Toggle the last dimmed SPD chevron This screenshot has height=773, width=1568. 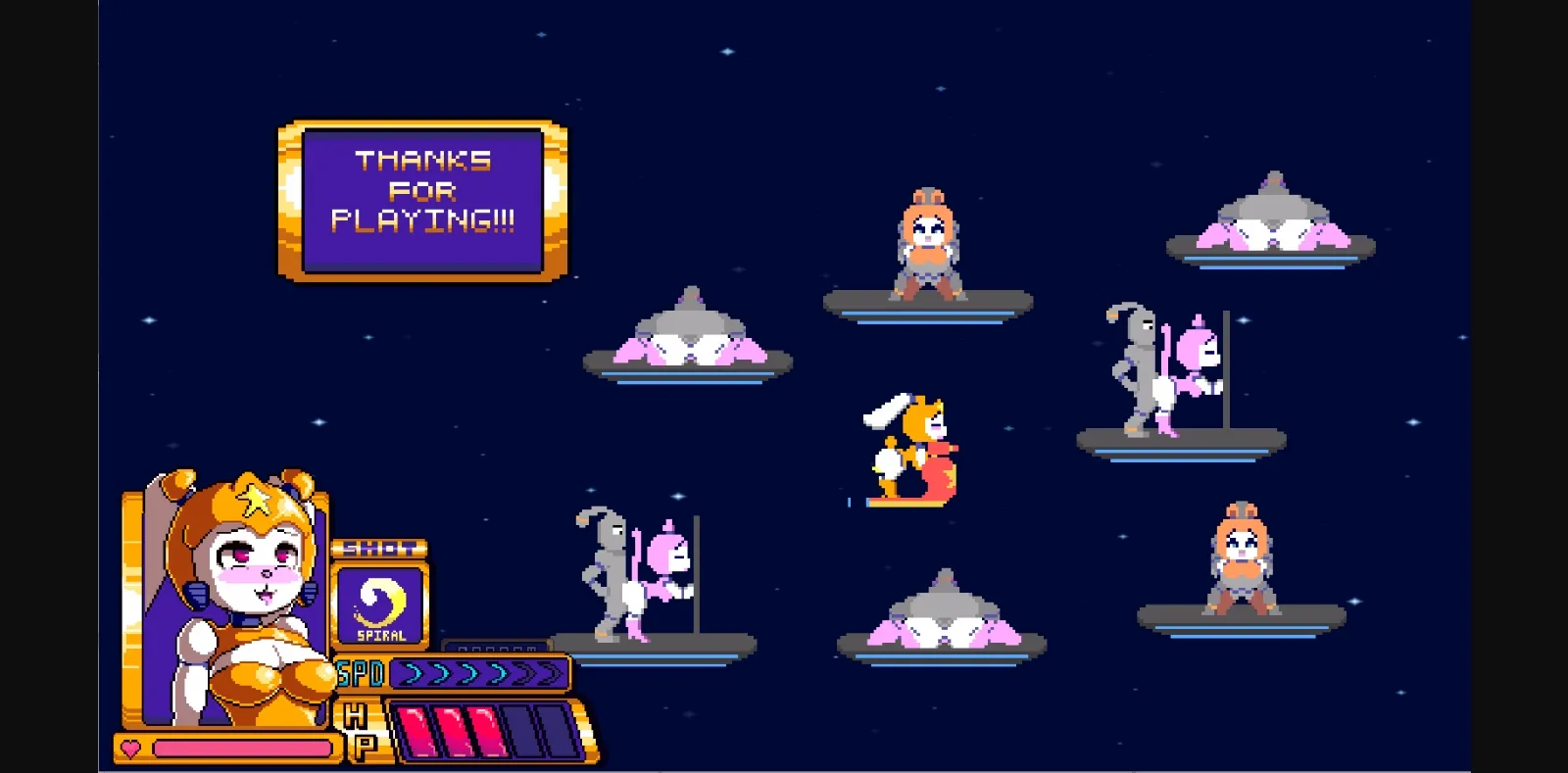547,673
